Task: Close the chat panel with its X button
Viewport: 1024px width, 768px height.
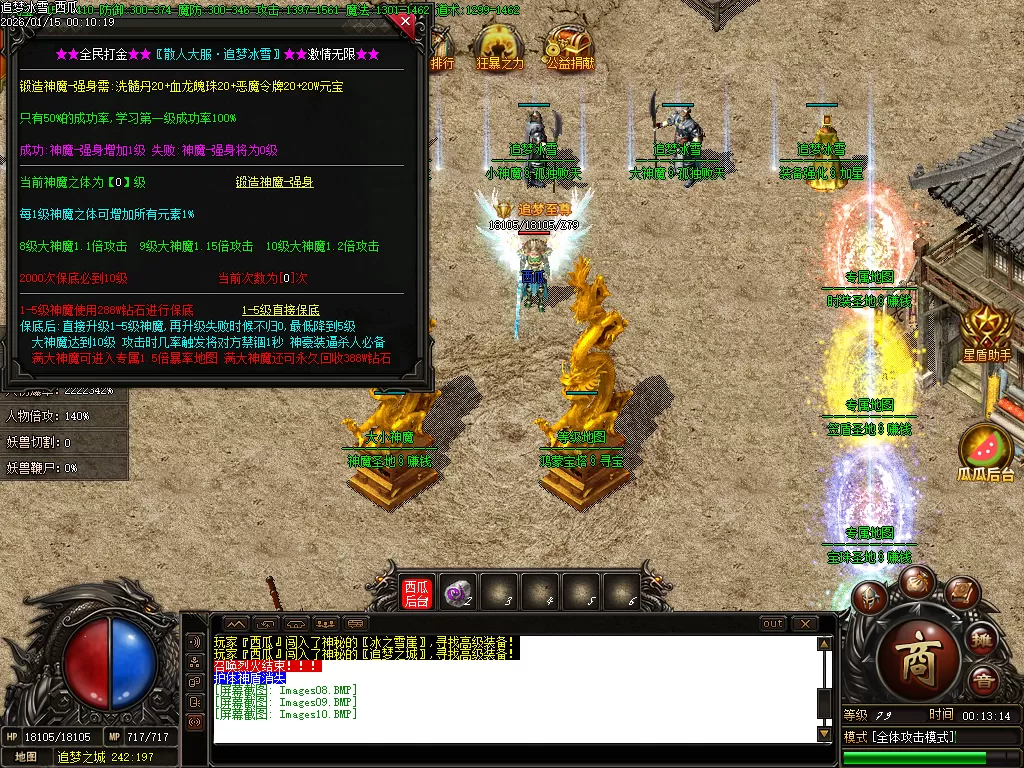Action: (805, 624)
